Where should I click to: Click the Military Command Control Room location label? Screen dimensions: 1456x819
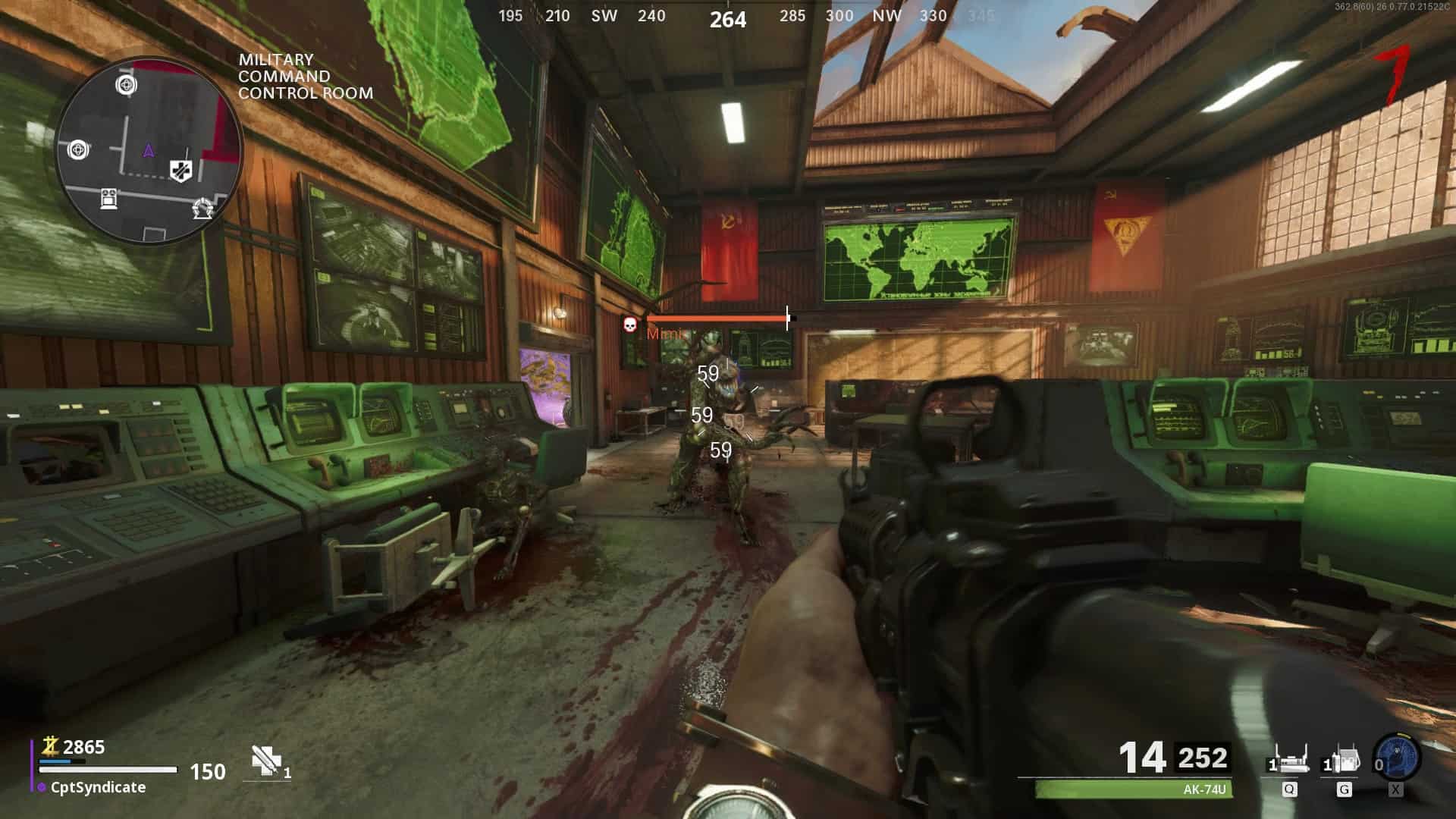pos(305,77)
